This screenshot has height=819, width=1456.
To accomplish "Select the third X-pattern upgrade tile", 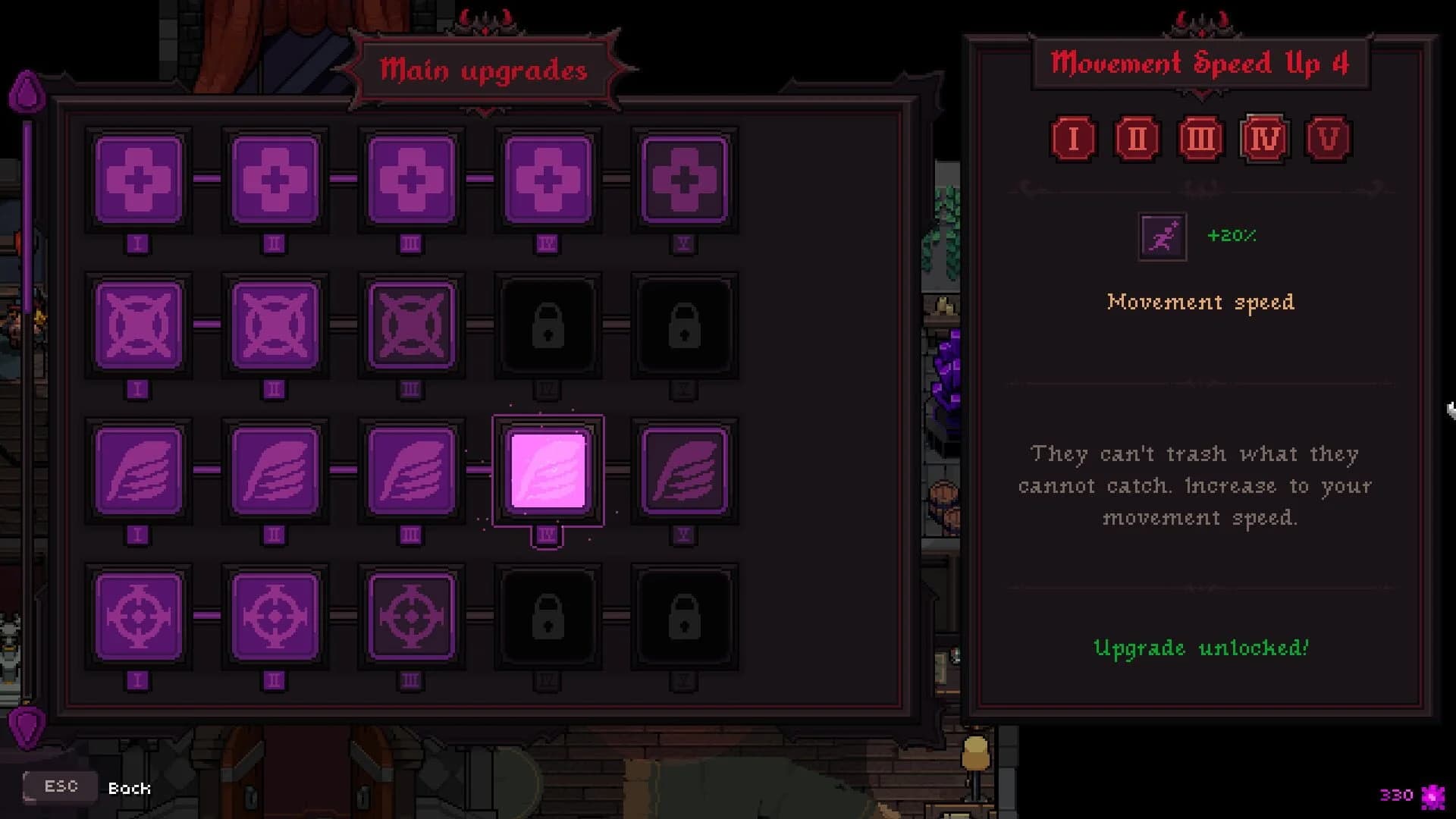I will click(412, 325).
